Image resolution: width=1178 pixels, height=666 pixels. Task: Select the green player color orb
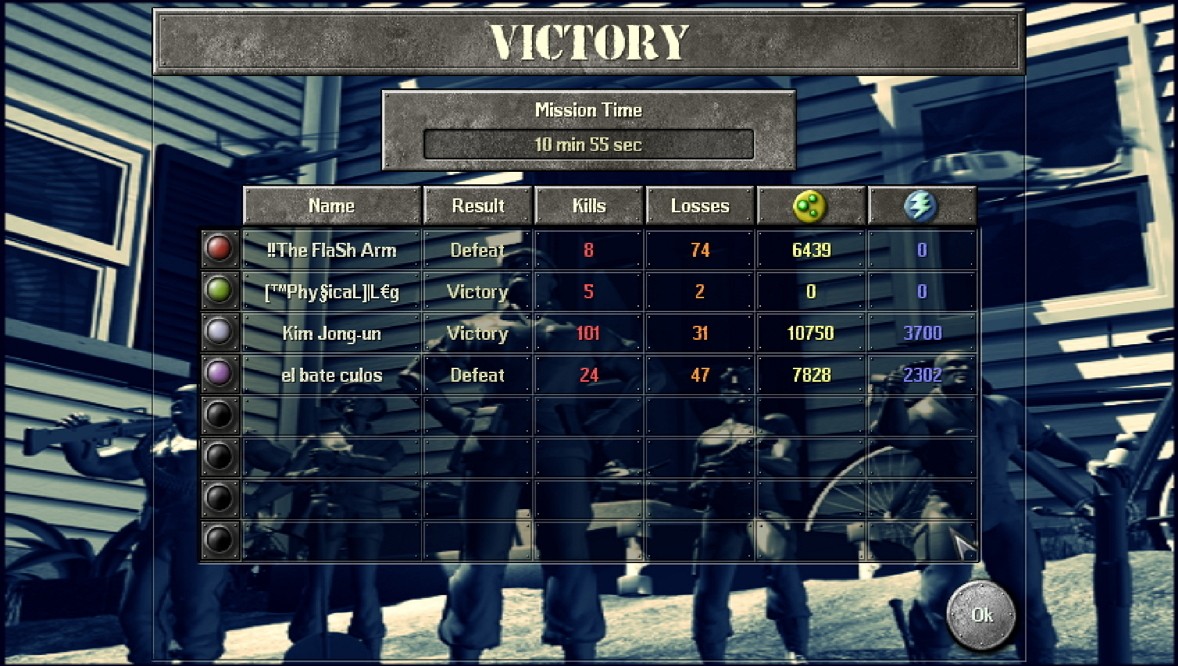pos(219,291)
